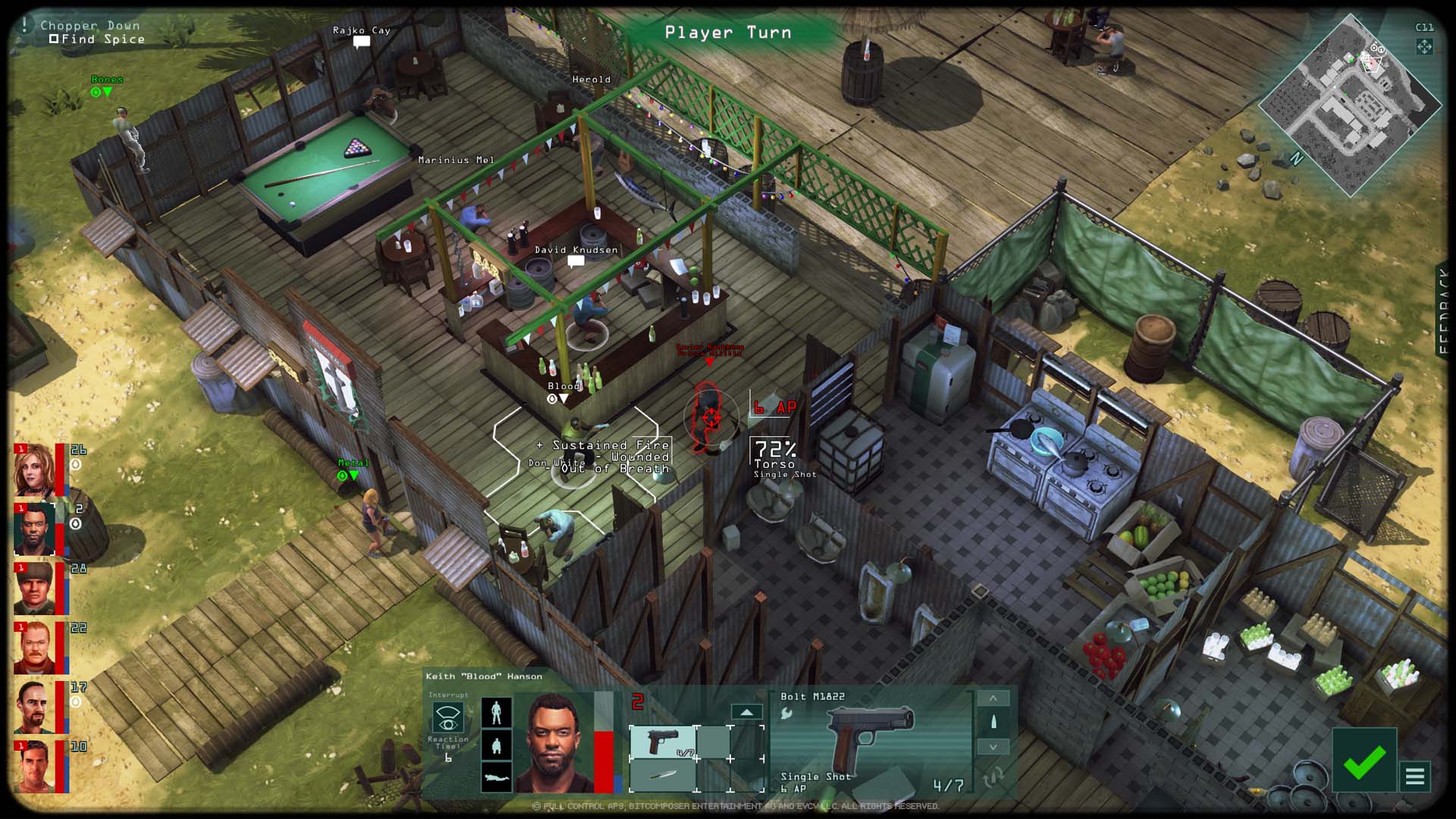Select the blonde woman mercenary portrait
This screenshot has width=1456, height=819.
pyautogui.click(x=35, y=470)
